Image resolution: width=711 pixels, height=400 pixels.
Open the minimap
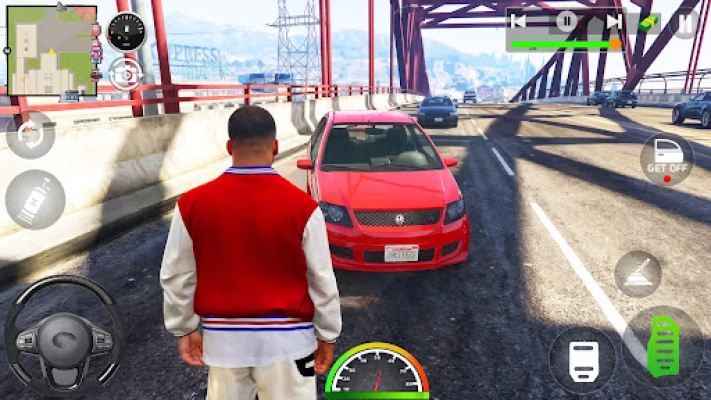pos(52,50)
